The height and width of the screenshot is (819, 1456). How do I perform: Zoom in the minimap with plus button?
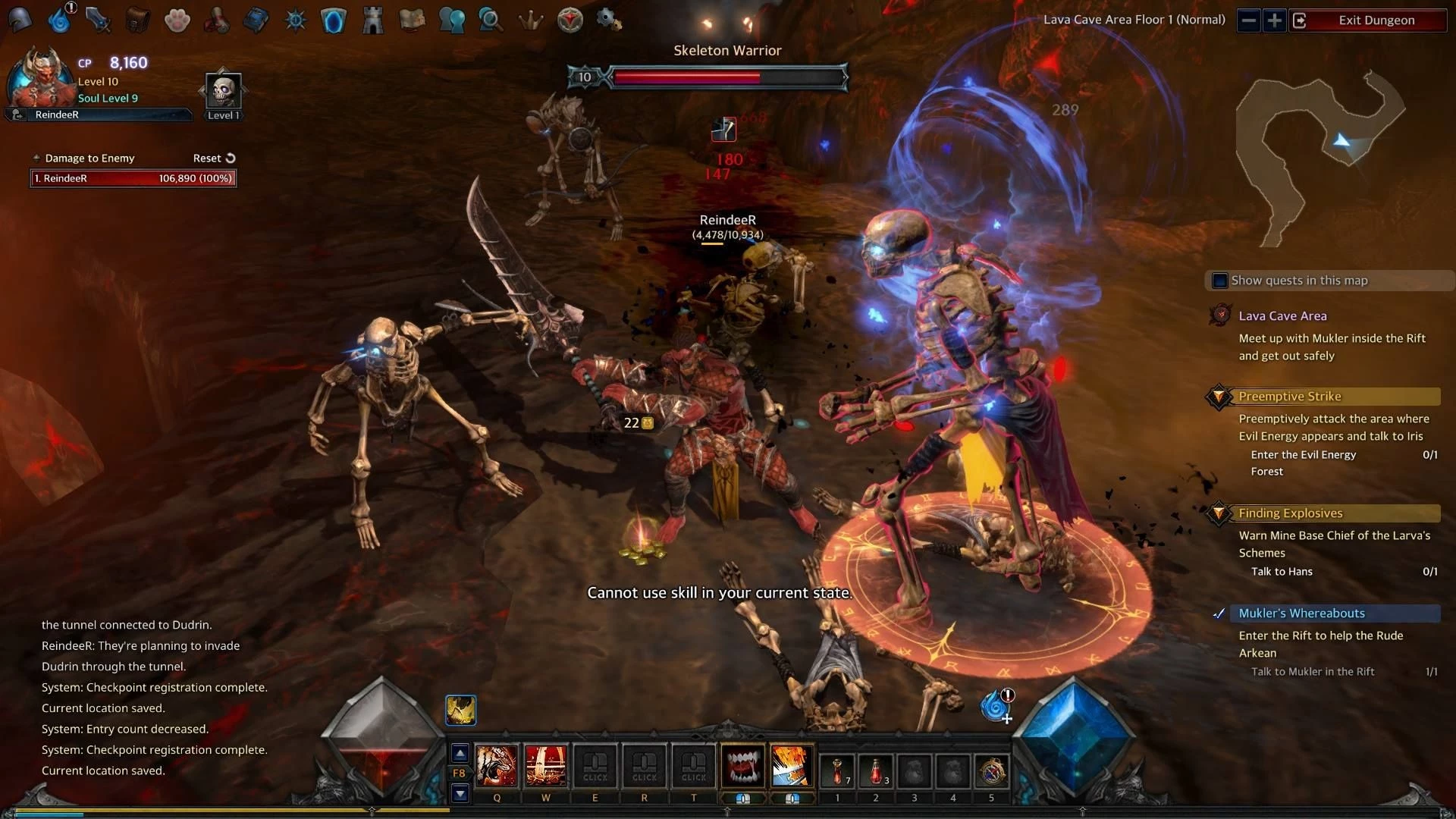coord(1275,20)
